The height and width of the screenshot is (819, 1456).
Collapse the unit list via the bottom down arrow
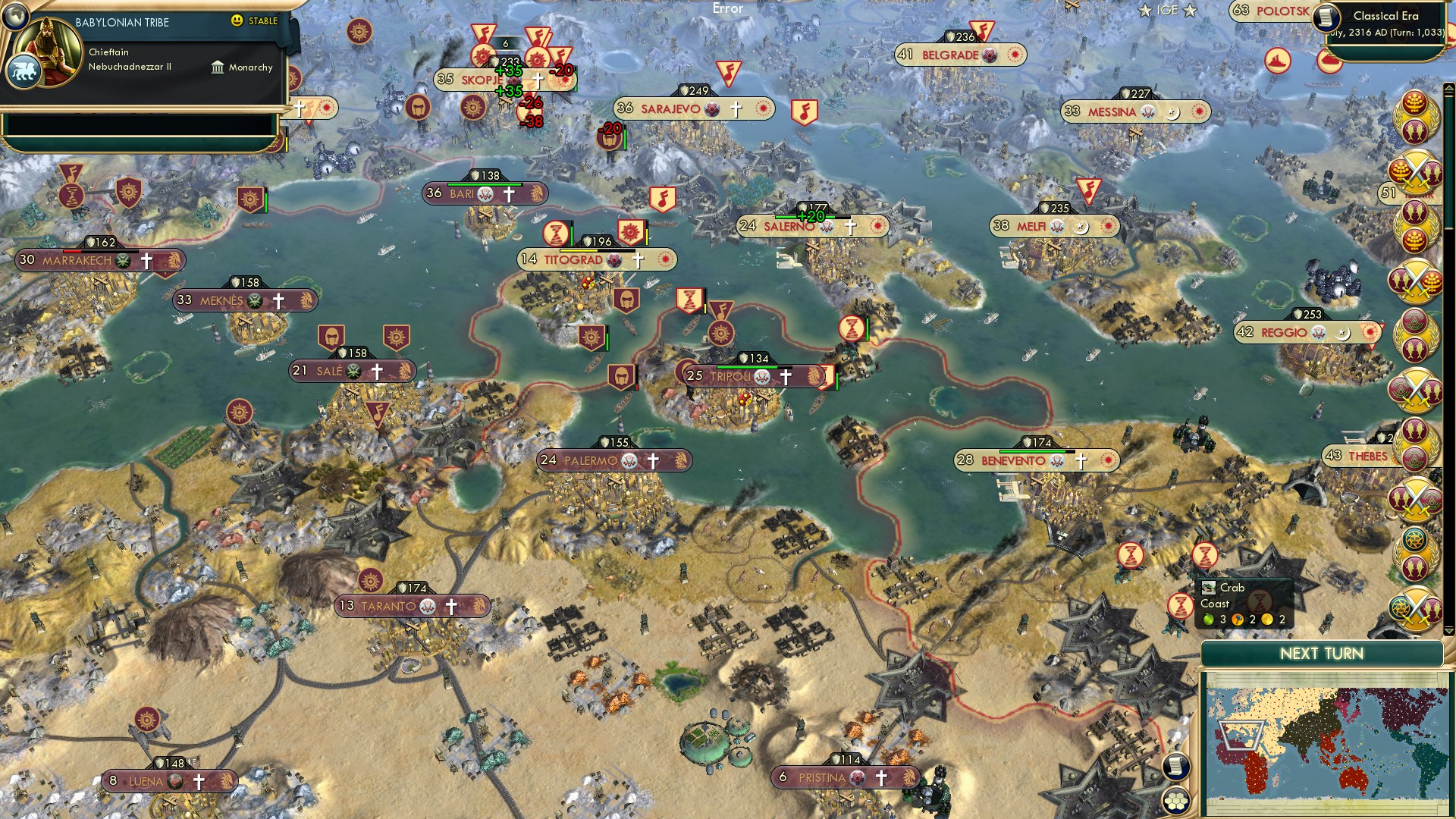coord(1449,630)
